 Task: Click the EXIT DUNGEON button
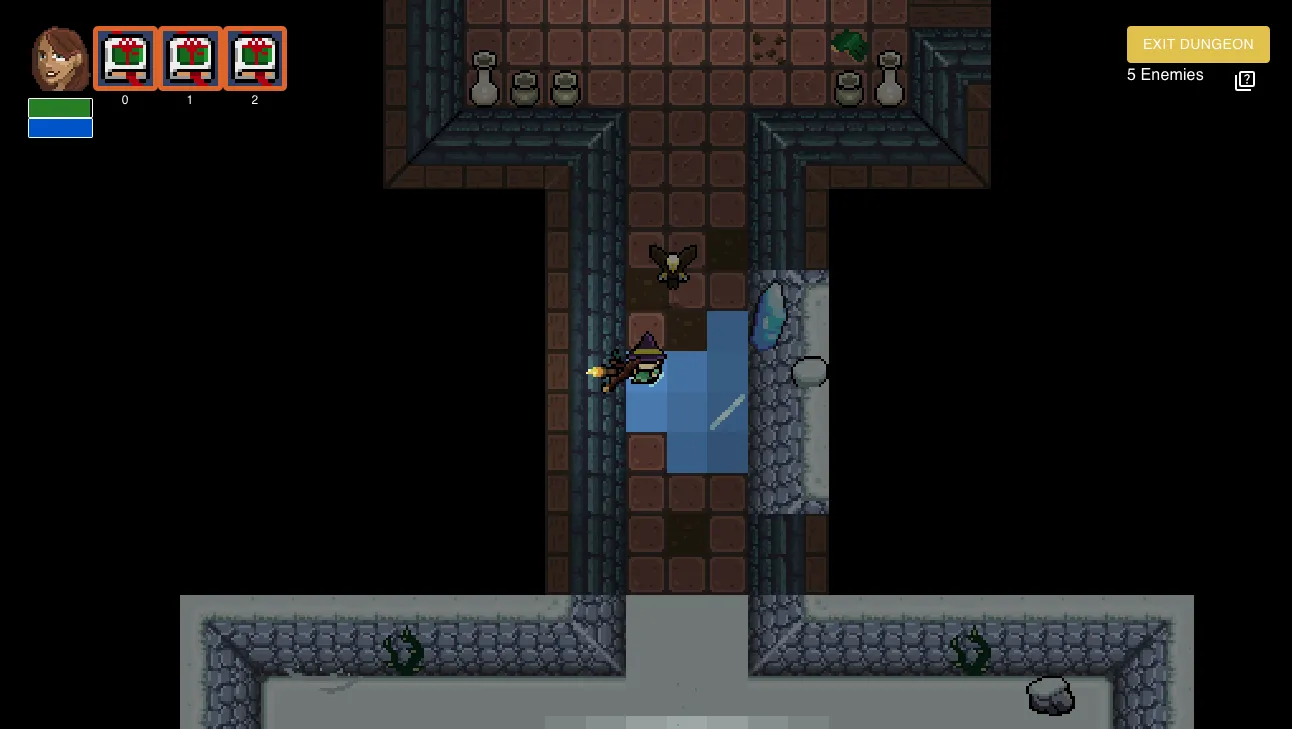pyautogui.click(x=1197, y=44)
